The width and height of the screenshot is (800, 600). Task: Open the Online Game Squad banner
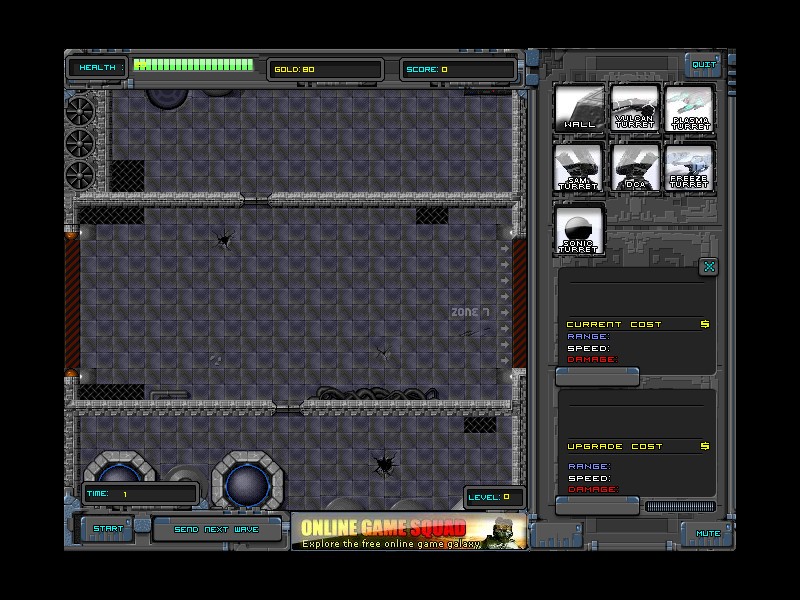[x=408, y=531]
